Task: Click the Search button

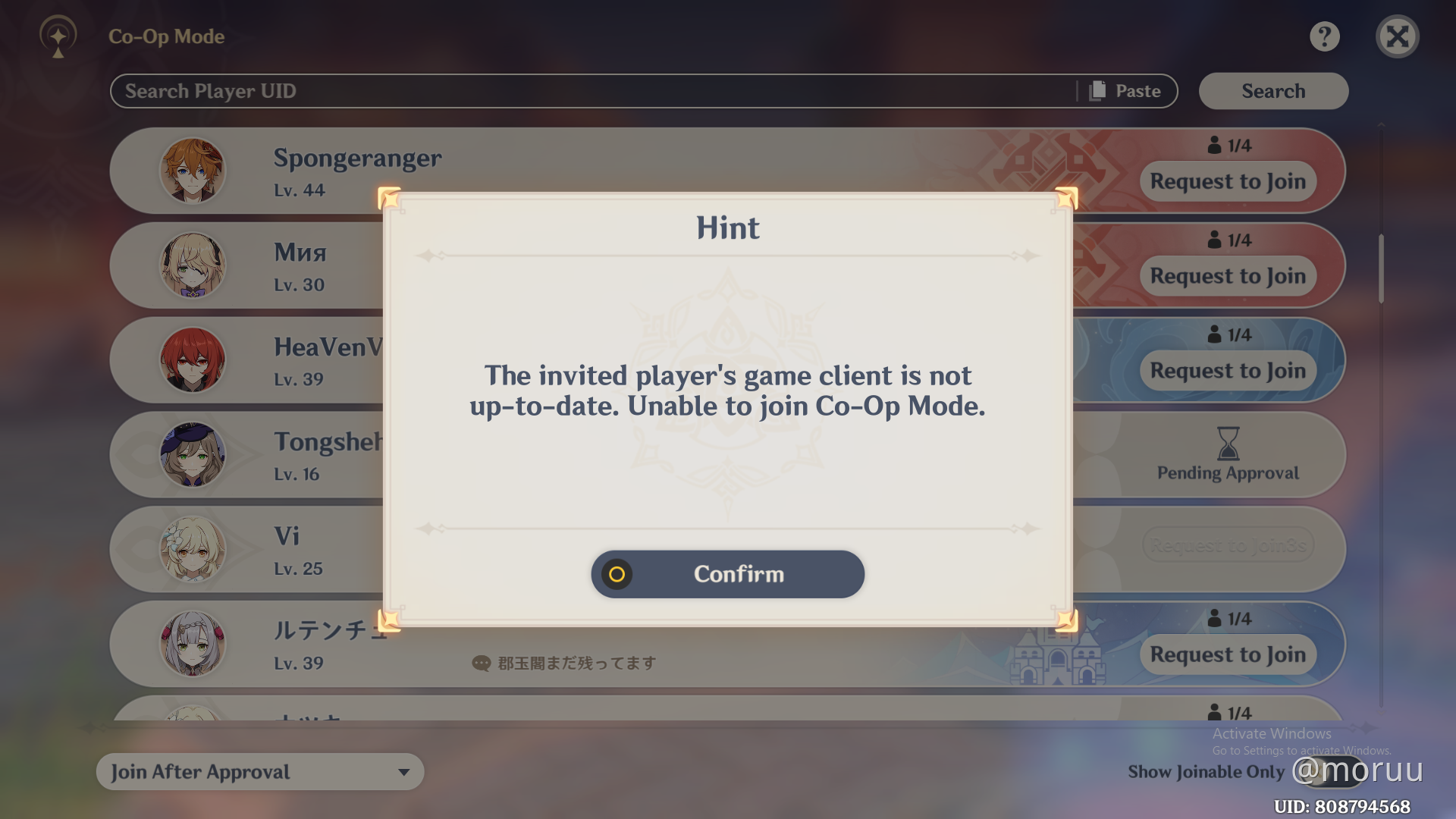Action: (1273, 90)
